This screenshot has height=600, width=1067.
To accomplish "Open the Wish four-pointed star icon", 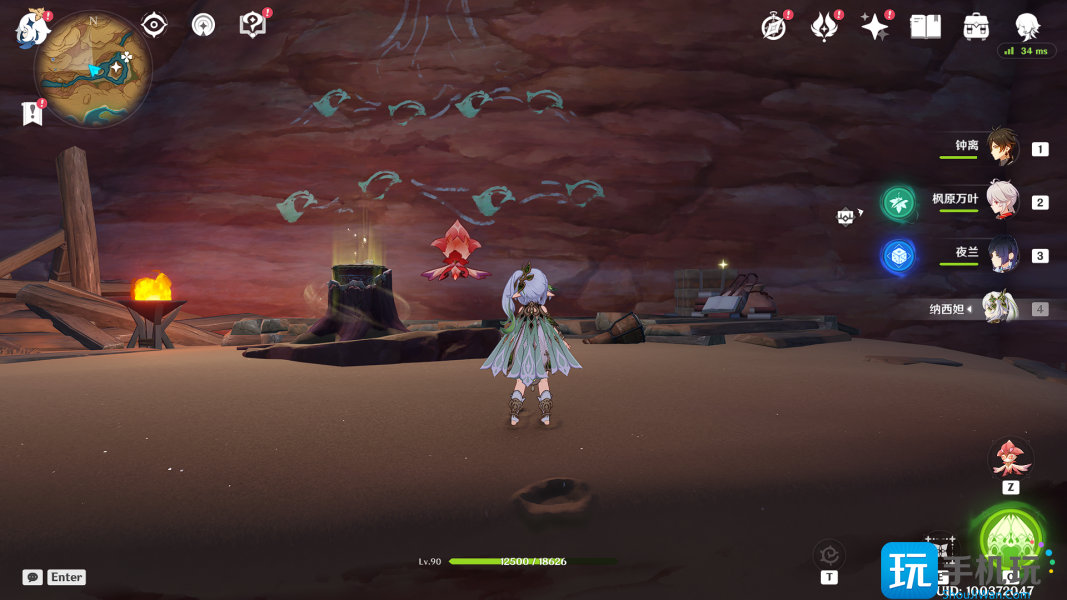I will click(874, 27).
